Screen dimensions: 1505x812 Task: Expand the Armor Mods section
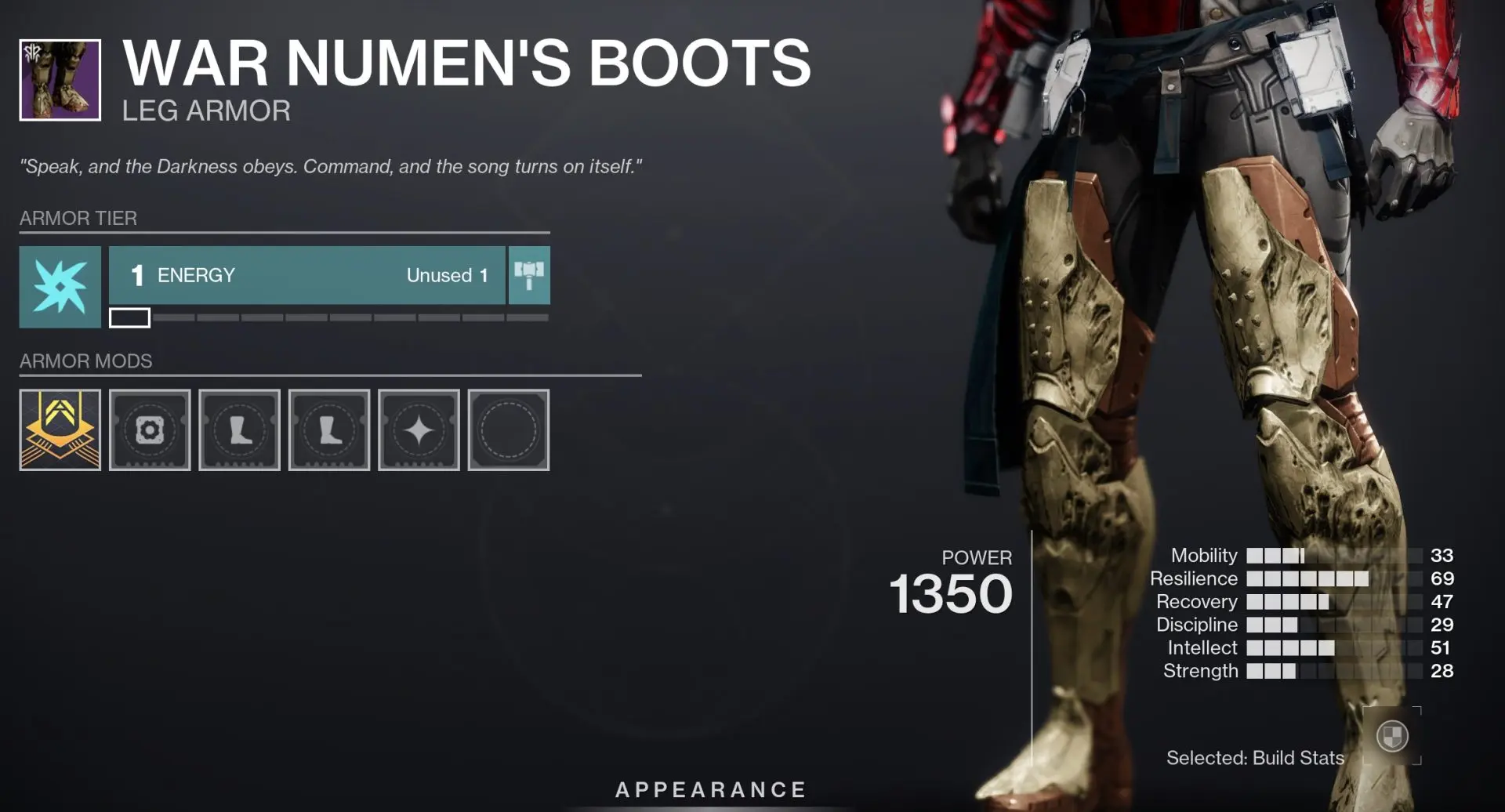(x=86, y=361)
